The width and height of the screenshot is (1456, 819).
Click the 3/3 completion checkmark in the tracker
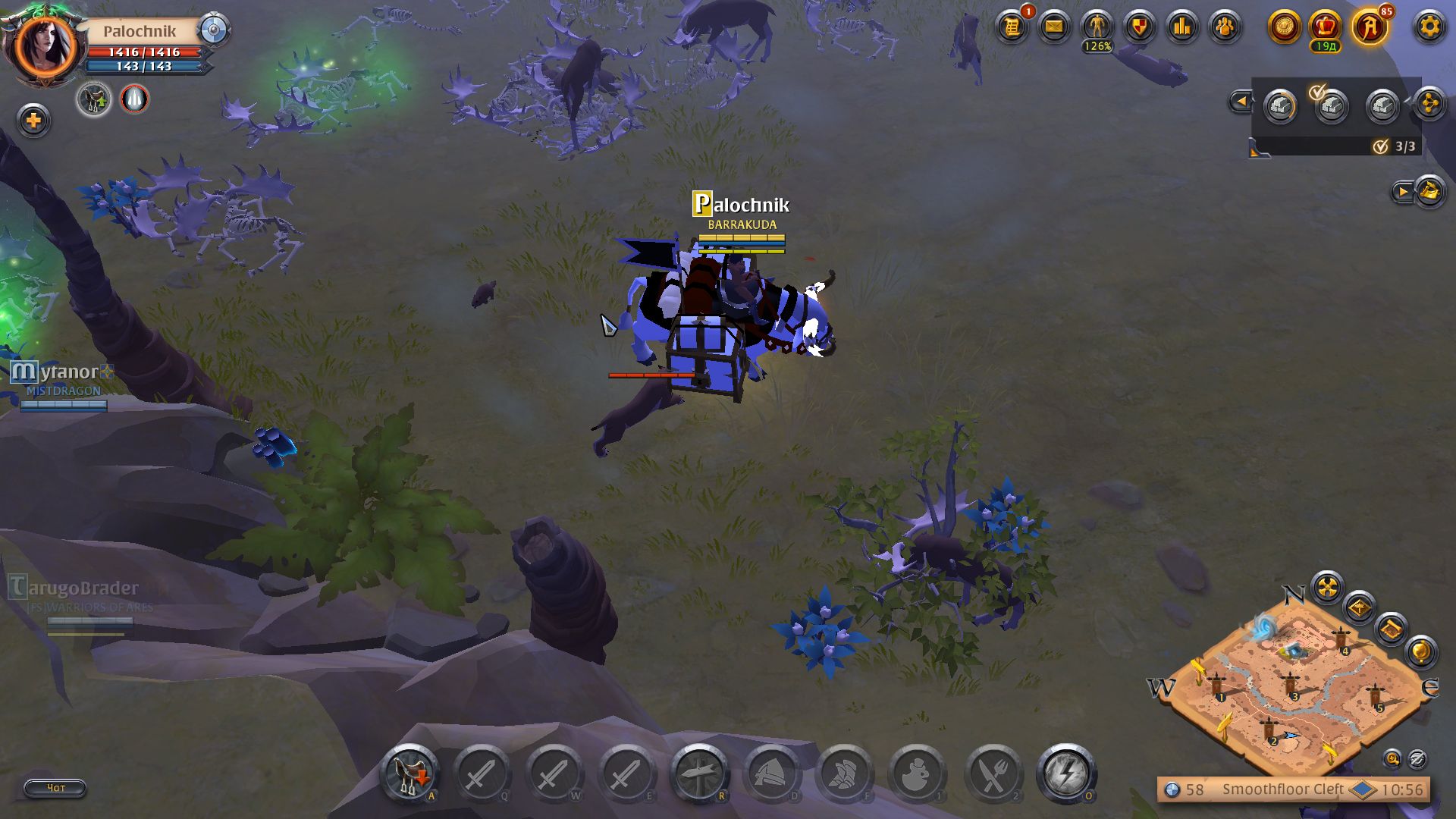(1381, 146)
